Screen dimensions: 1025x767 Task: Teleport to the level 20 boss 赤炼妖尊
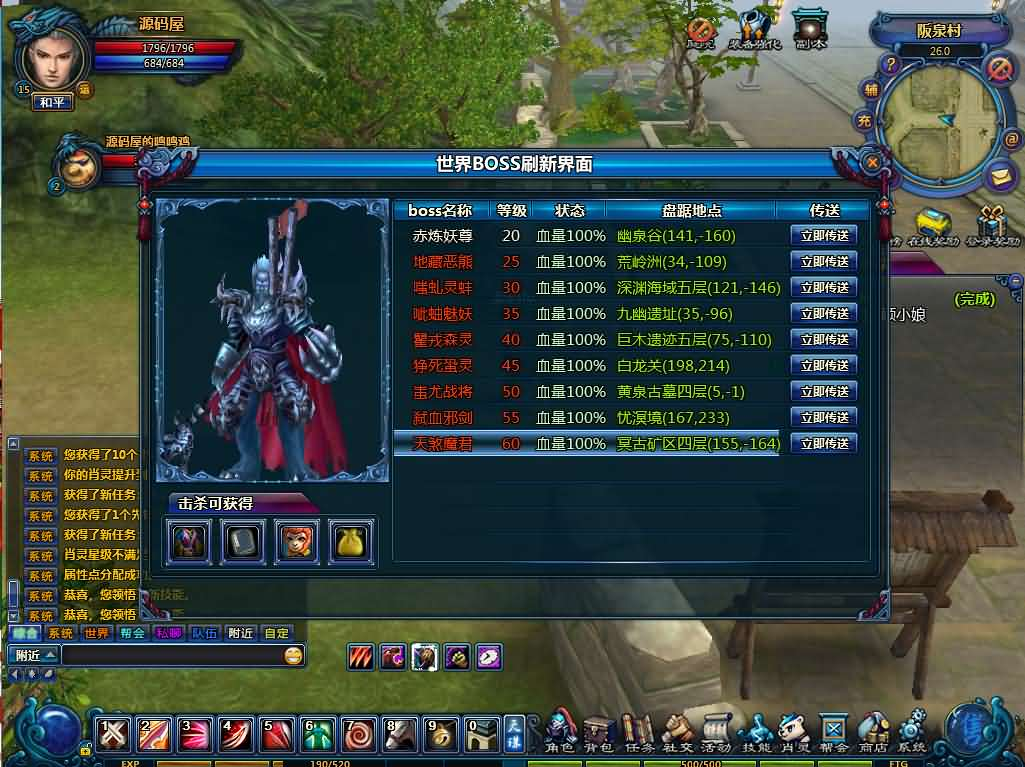tap(823, 236)
